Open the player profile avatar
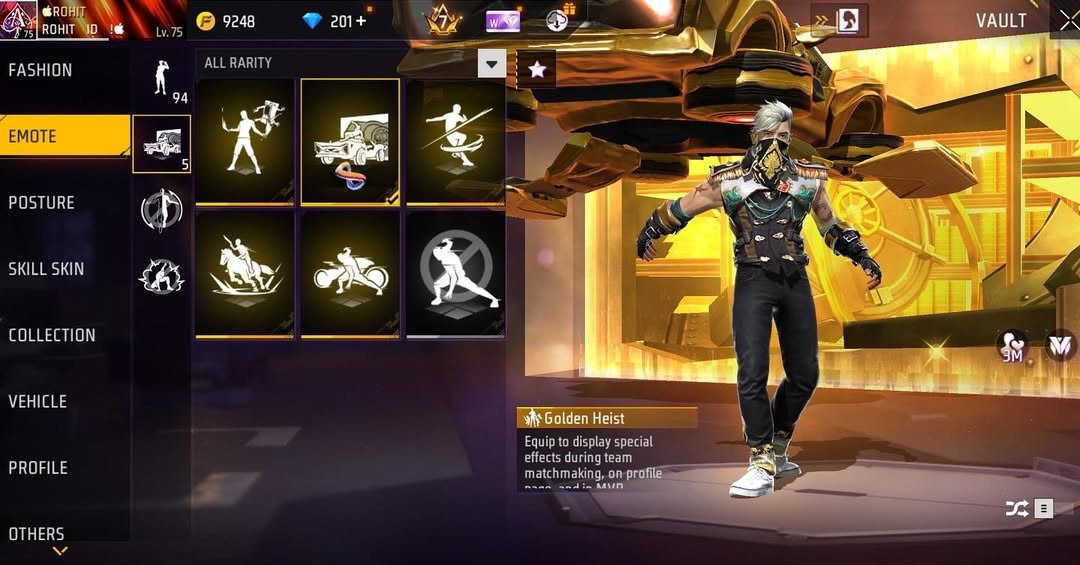 (18, 19)
